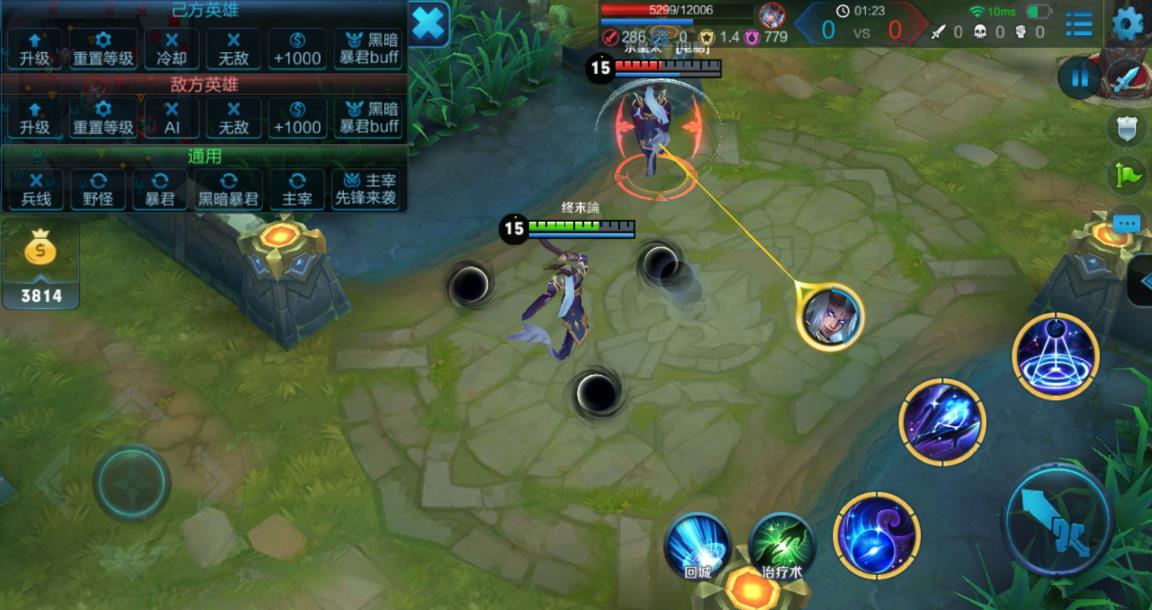Open the scoreboard list icon
The image size is (1152, 610).
point(1079,23)
